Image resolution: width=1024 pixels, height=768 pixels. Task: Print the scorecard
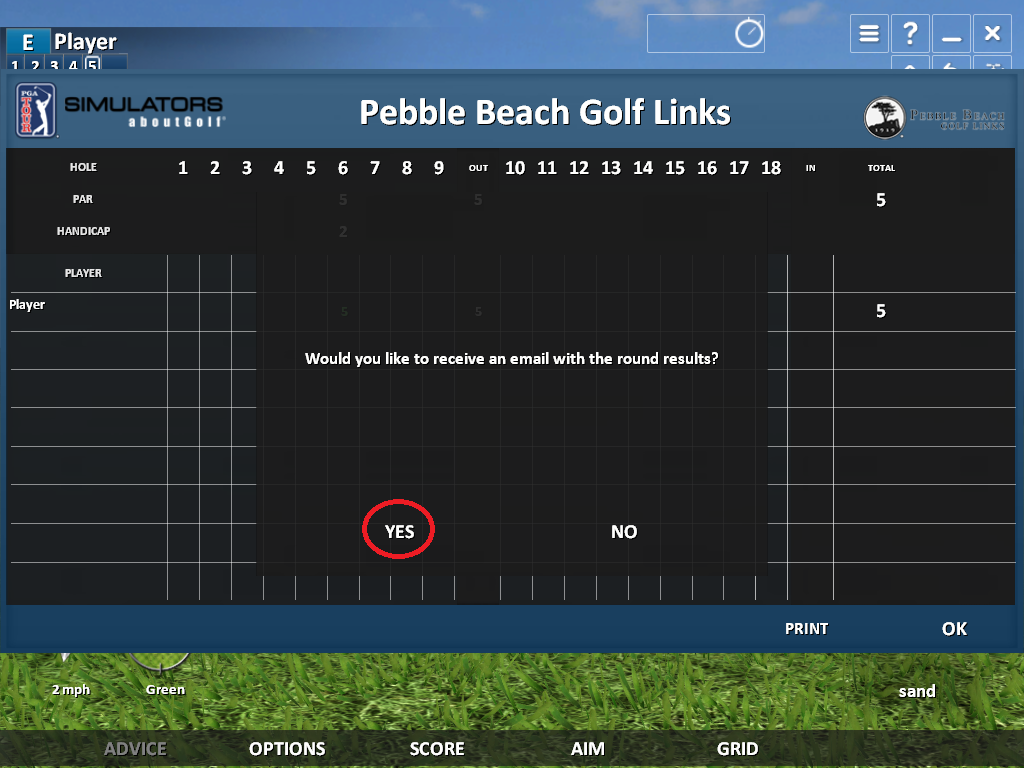coord(806,628)
